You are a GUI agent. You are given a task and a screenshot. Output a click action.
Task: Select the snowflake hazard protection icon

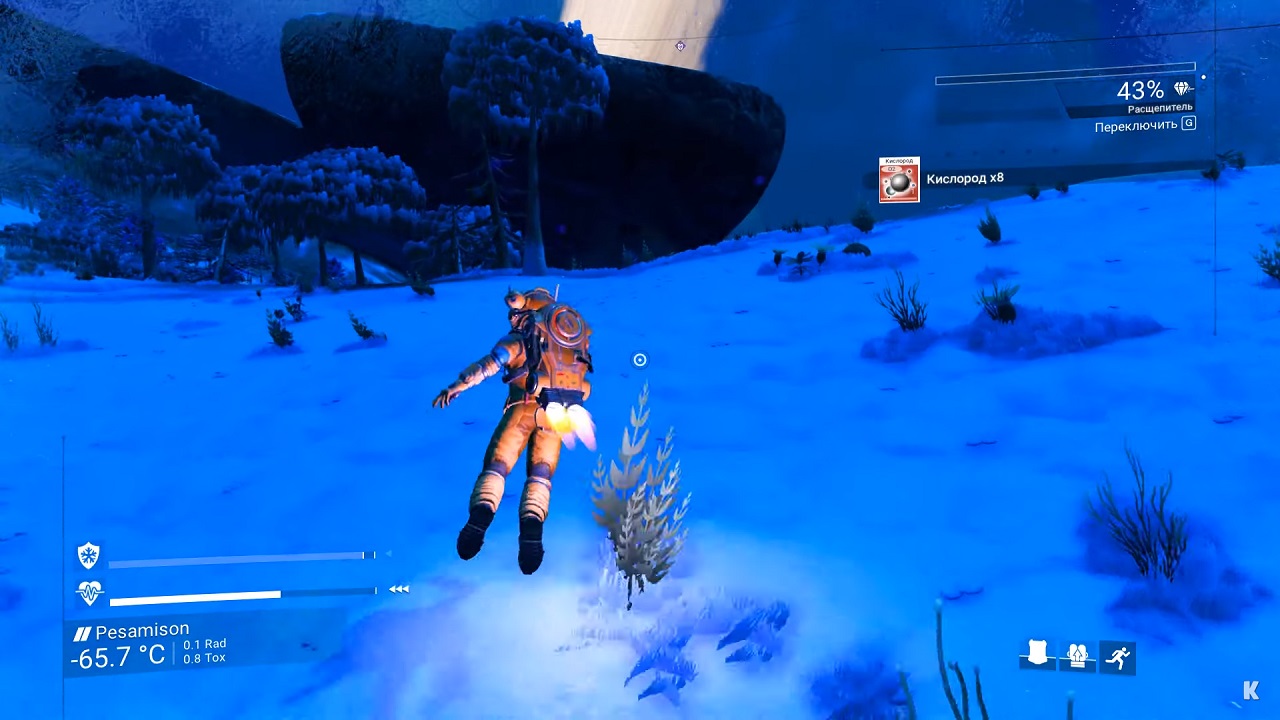90,556
